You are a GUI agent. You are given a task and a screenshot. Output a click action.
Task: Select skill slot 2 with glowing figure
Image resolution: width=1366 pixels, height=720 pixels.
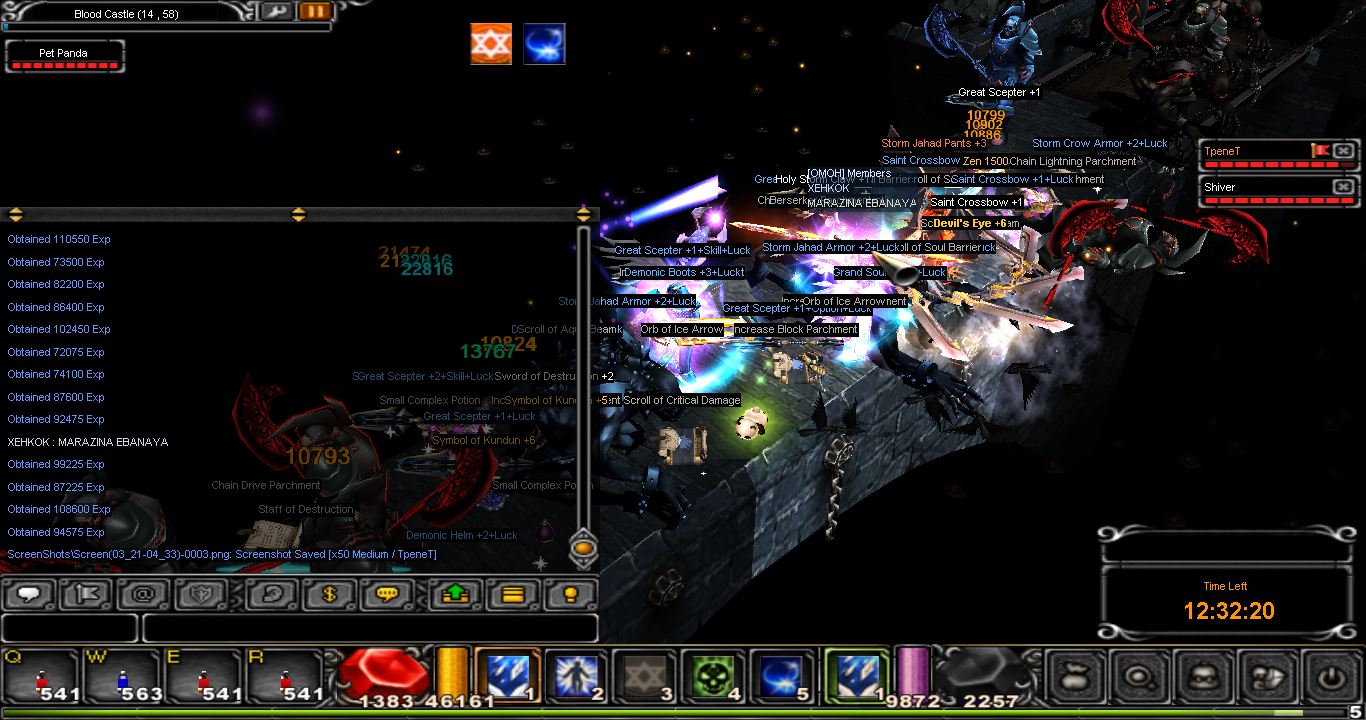[x=575, y=676]
